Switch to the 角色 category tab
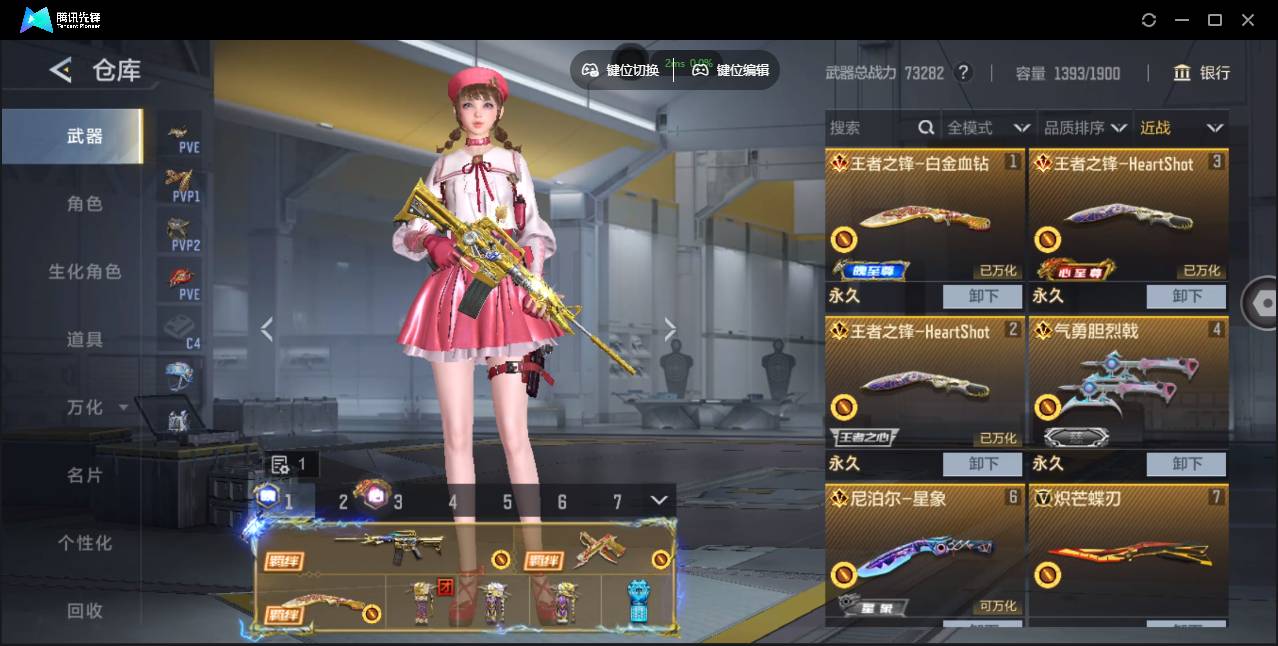 [85, 204]
